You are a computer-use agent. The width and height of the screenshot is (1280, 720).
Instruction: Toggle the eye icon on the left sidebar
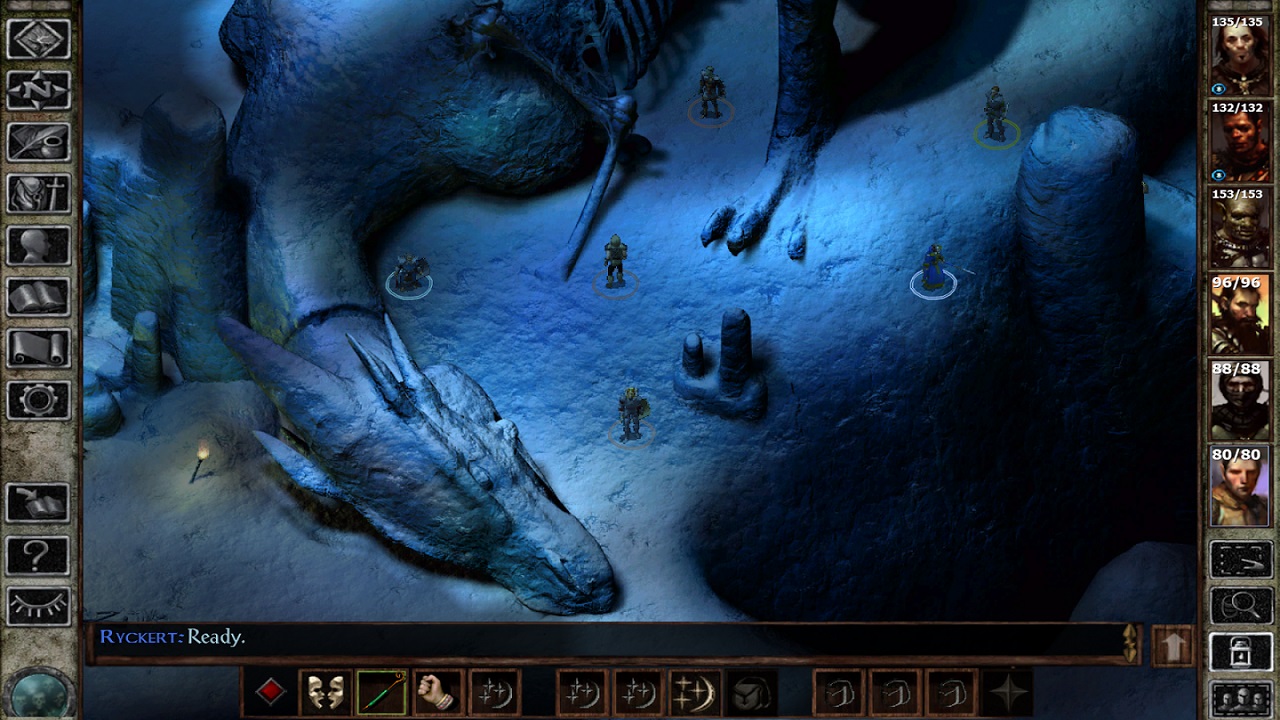click(x=38, y=606)
